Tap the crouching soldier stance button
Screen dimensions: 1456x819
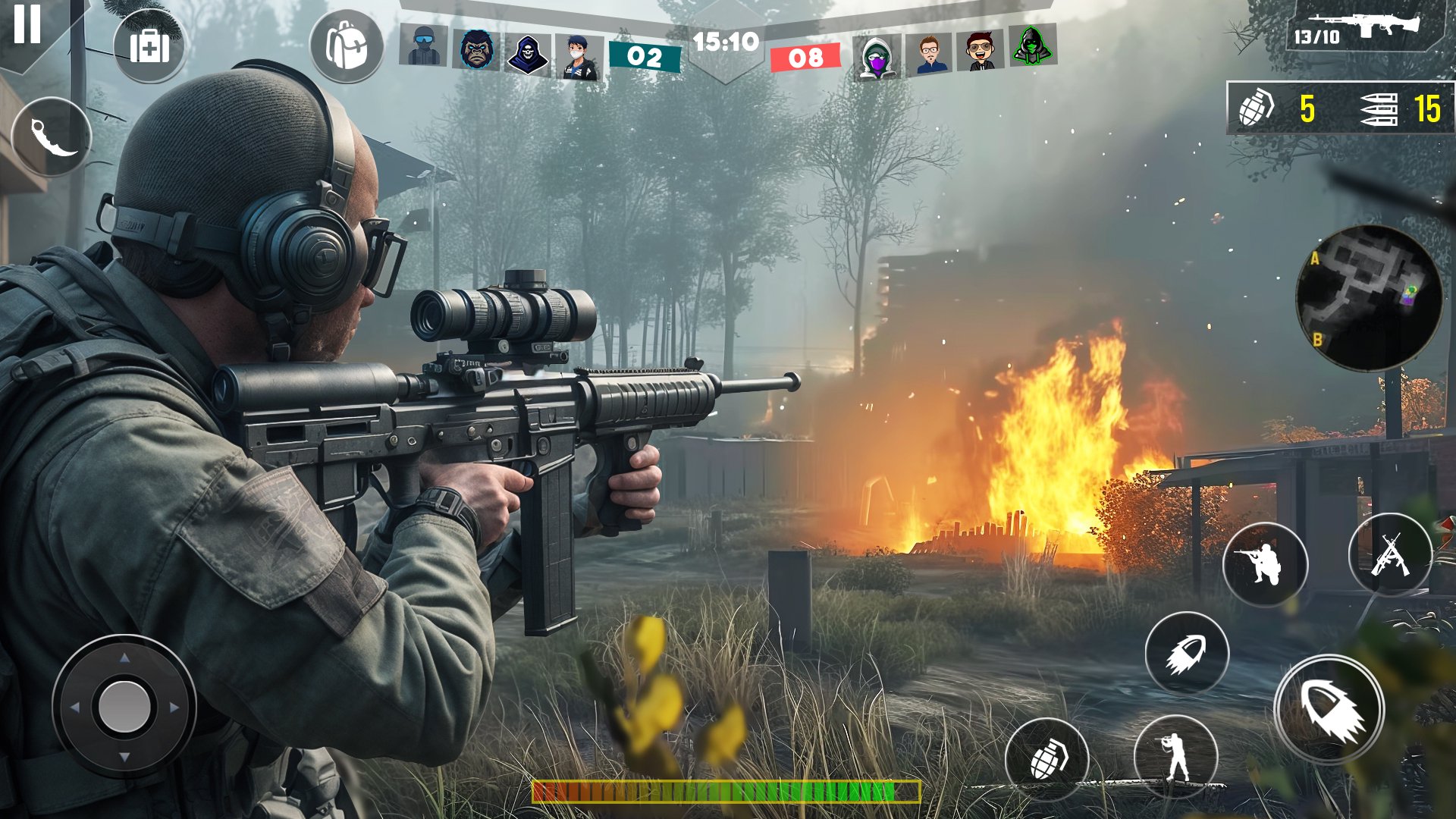[x=1264, y=564]
